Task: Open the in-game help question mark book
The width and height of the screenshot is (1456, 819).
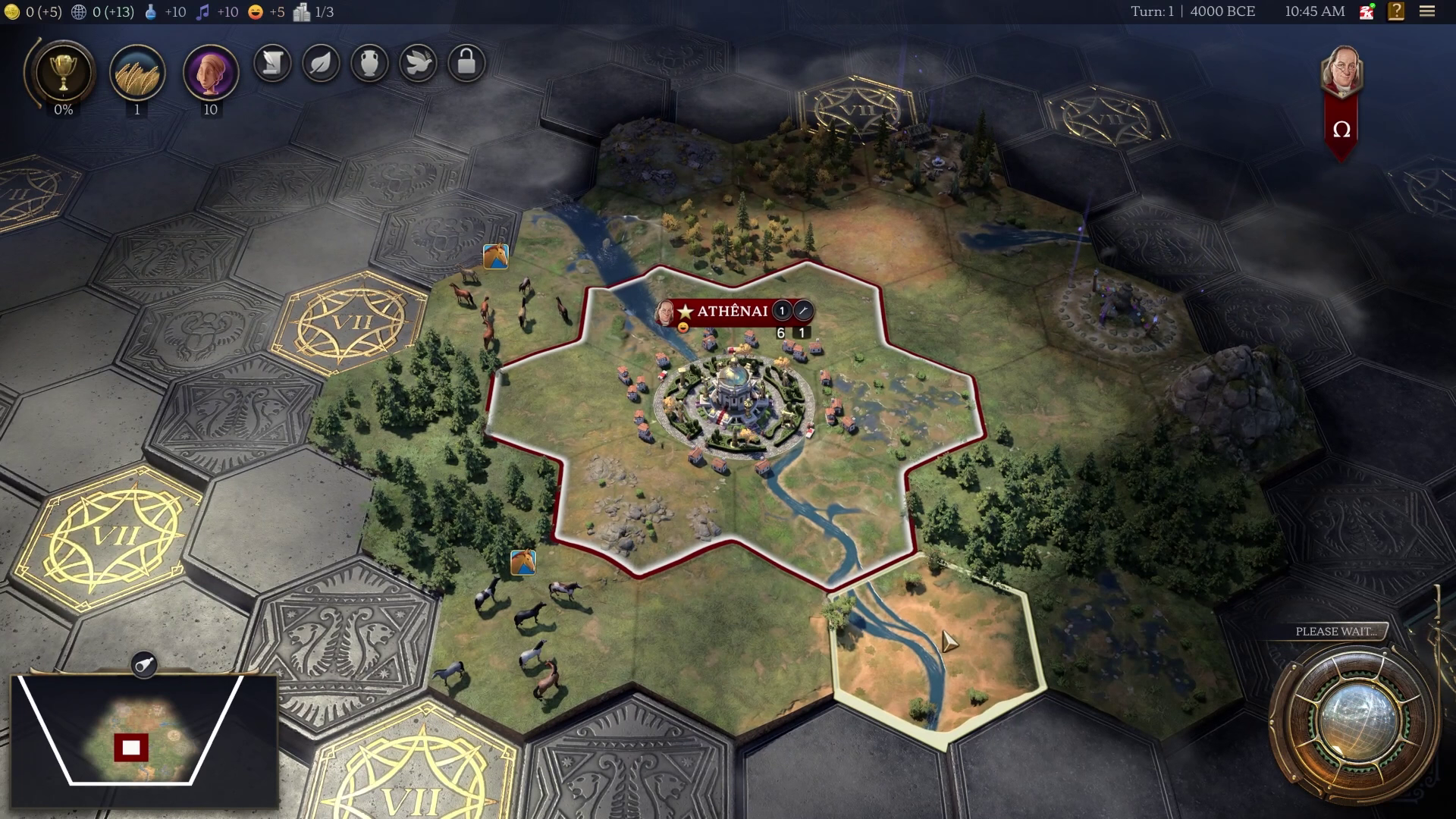Action: point(1398,11)
